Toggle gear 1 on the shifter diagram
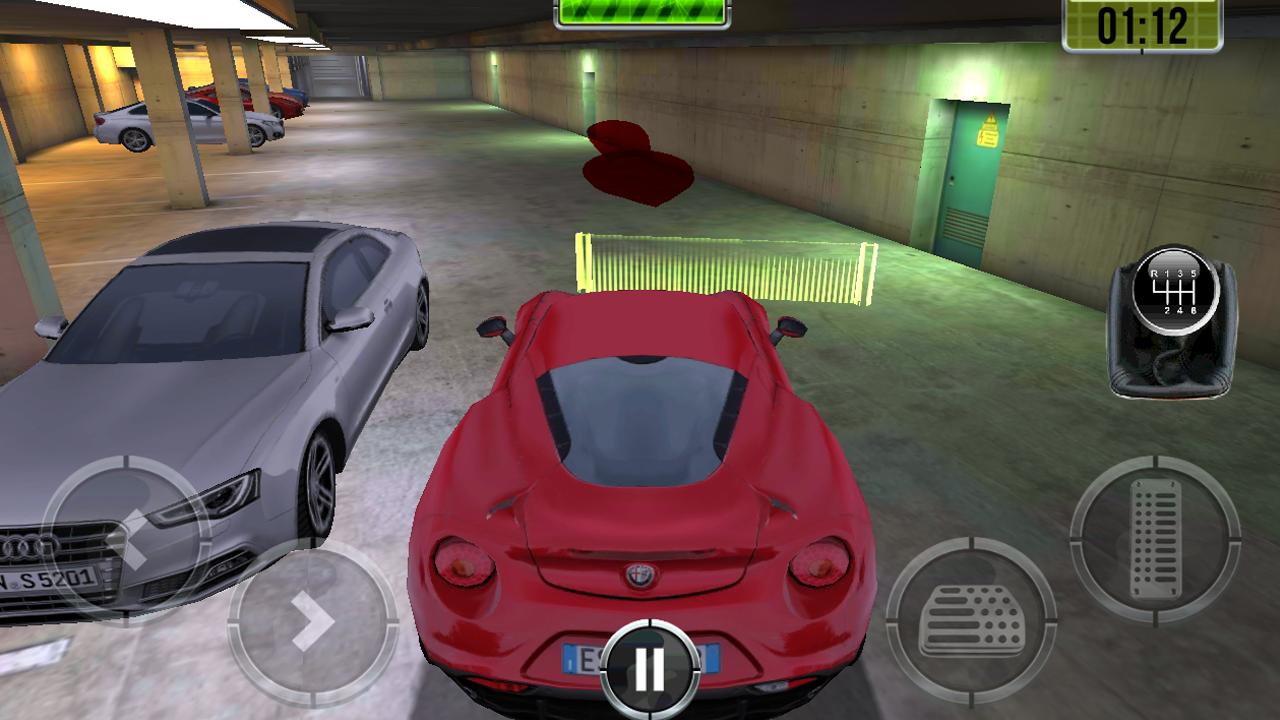 1167,273
